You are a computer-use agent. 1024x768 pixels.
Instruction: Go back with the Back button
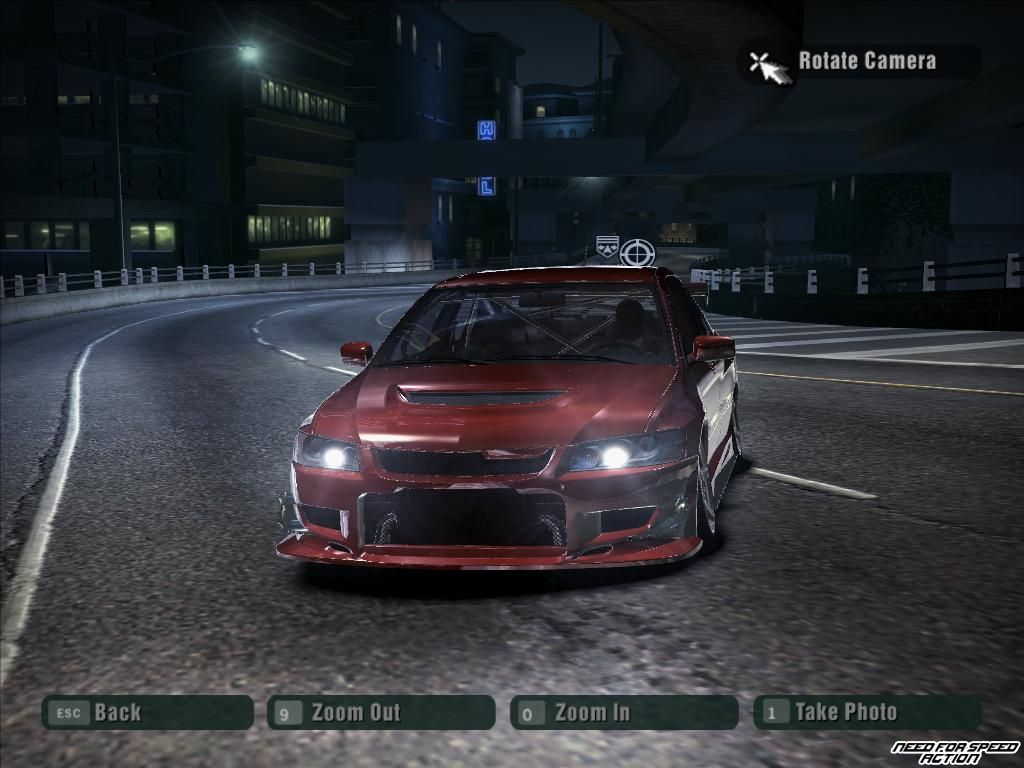[146, 713]
